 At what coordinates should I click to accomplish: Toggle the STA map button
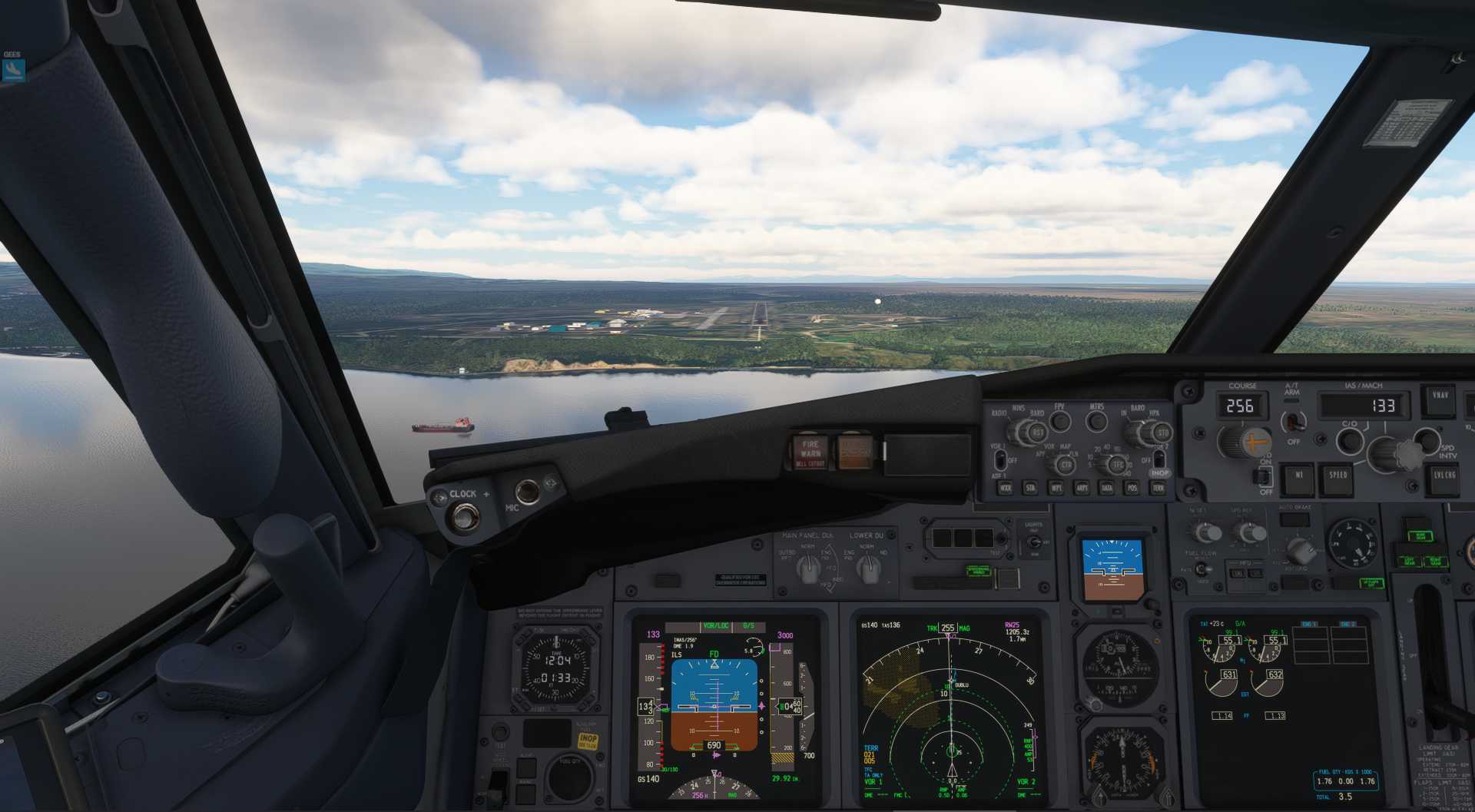pos(1030,488)
